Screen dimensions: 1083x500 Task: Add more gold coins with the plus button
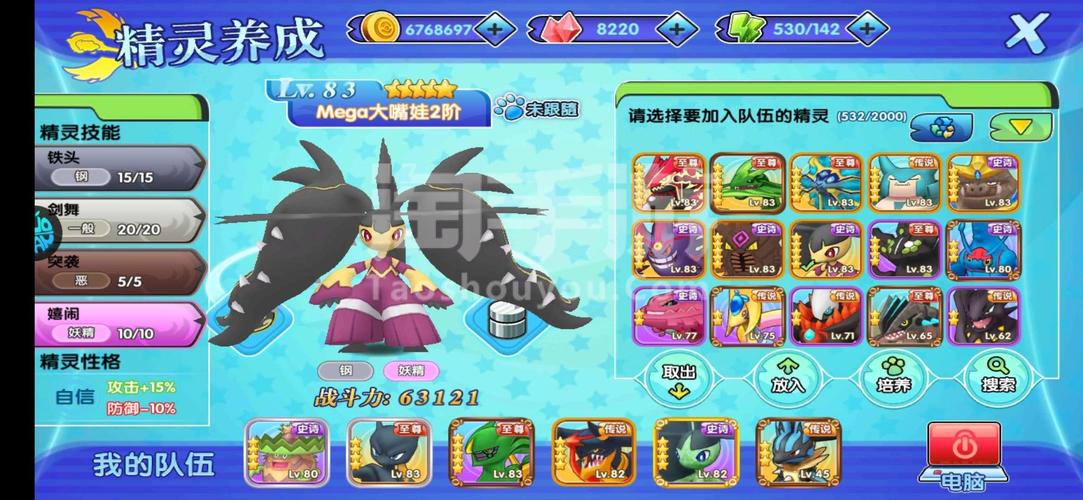(x=494, y=29)
